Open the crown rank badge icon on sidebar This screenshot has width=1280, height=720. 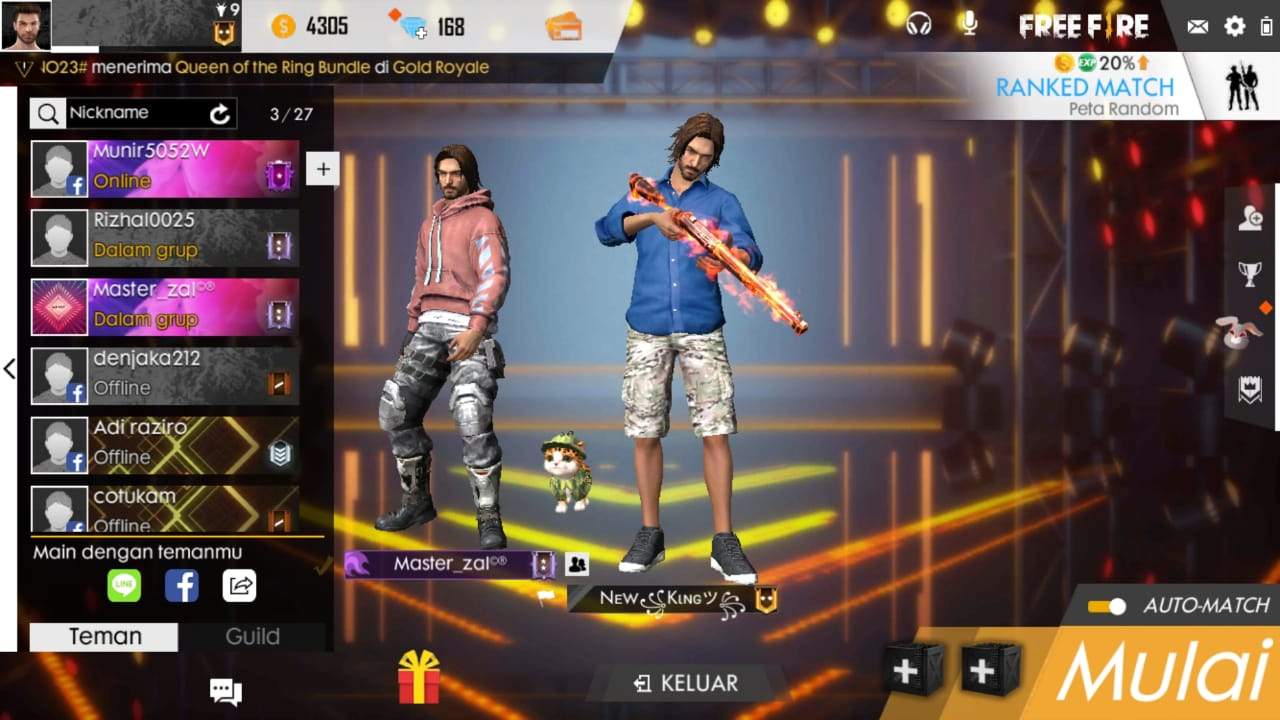pyautogui.click(x=1250, y=390)
